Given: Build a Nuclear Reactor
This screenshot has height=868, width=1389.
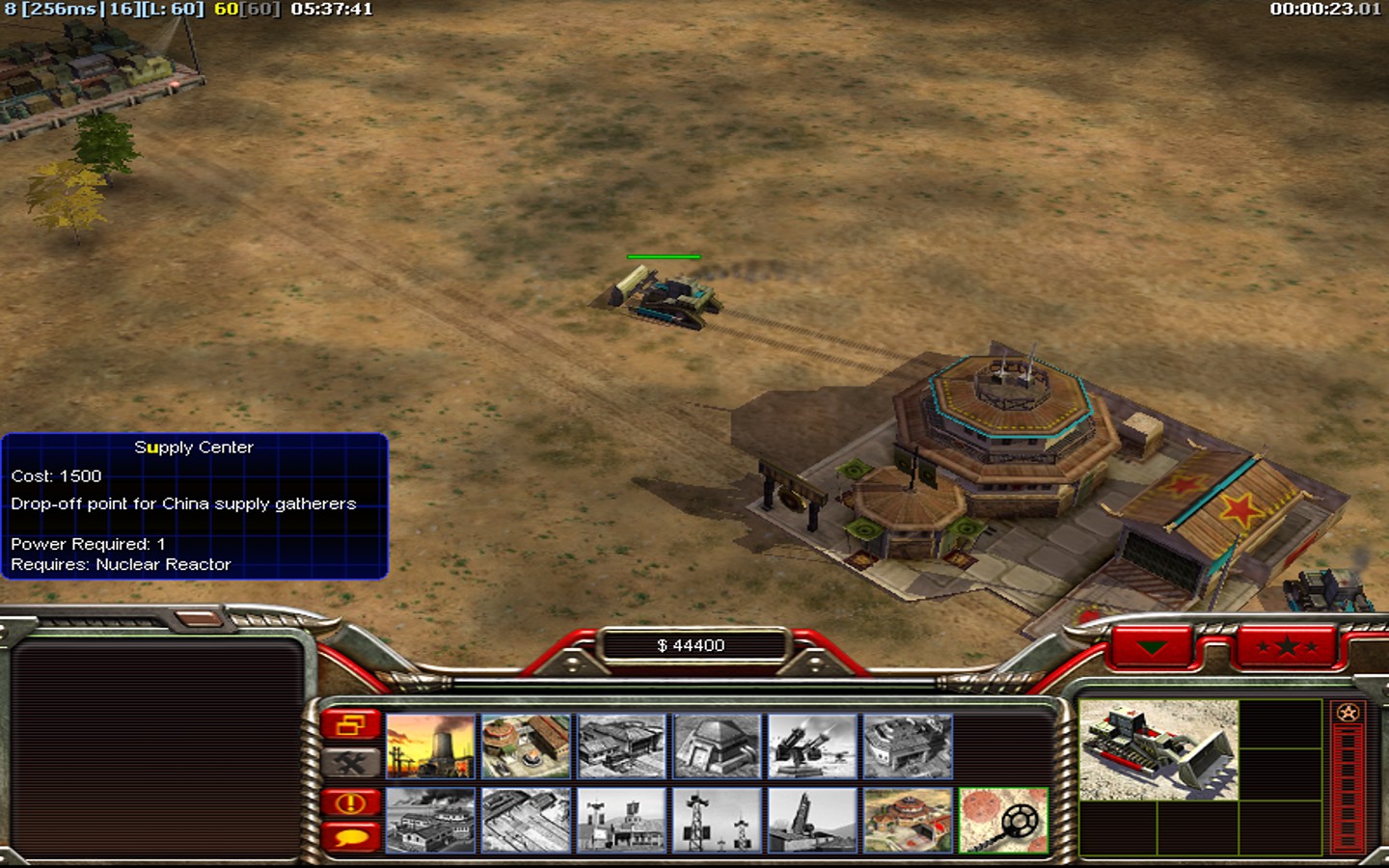Looking at the screenshot, I should [430, 746].
